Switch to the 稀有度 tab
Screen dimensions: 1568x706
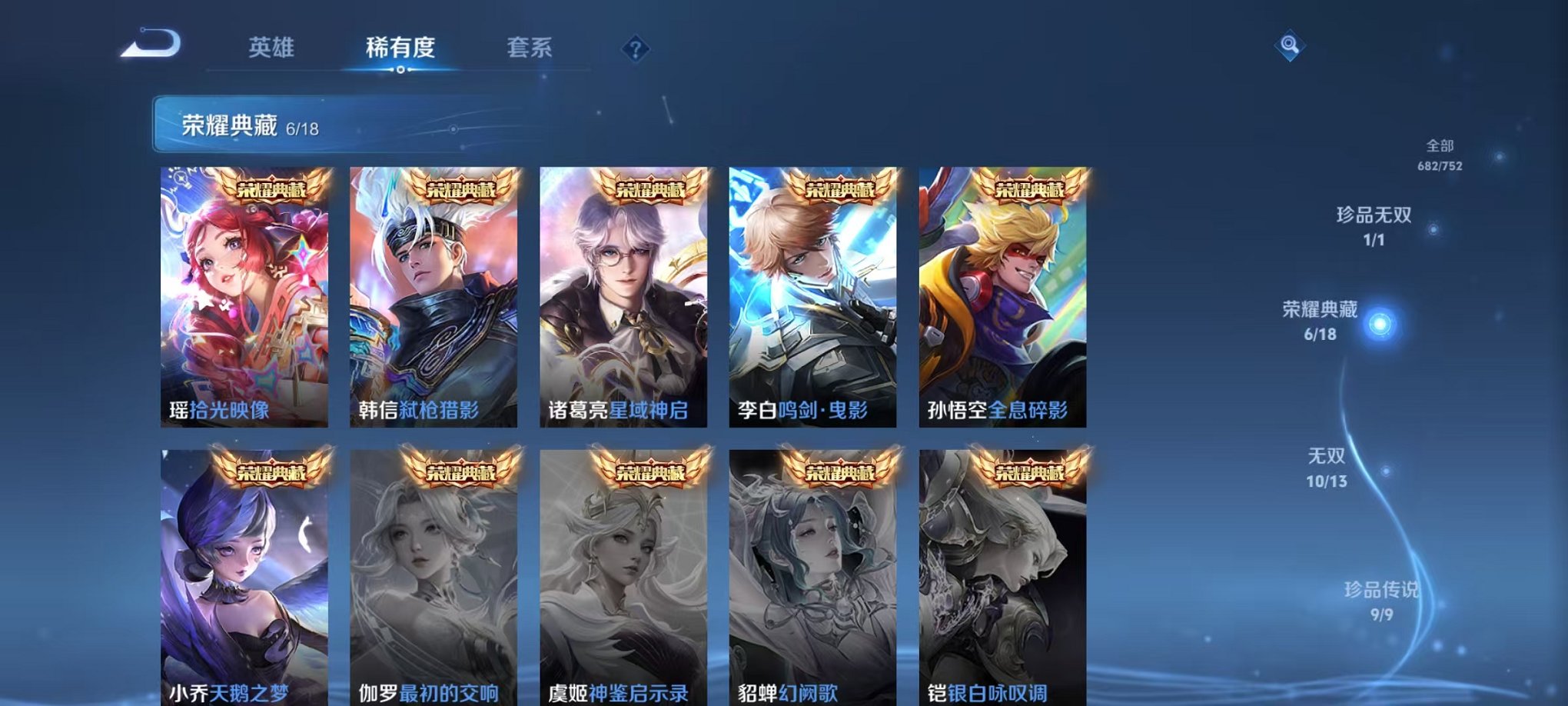tap(398, 48)
